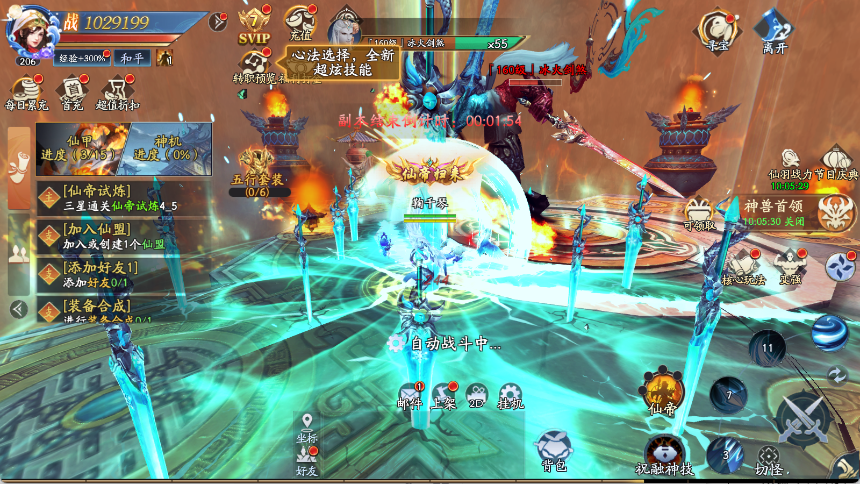Open the player avatar portrait
The width and height of the screenshot is (860, 484).
point(26,34)
